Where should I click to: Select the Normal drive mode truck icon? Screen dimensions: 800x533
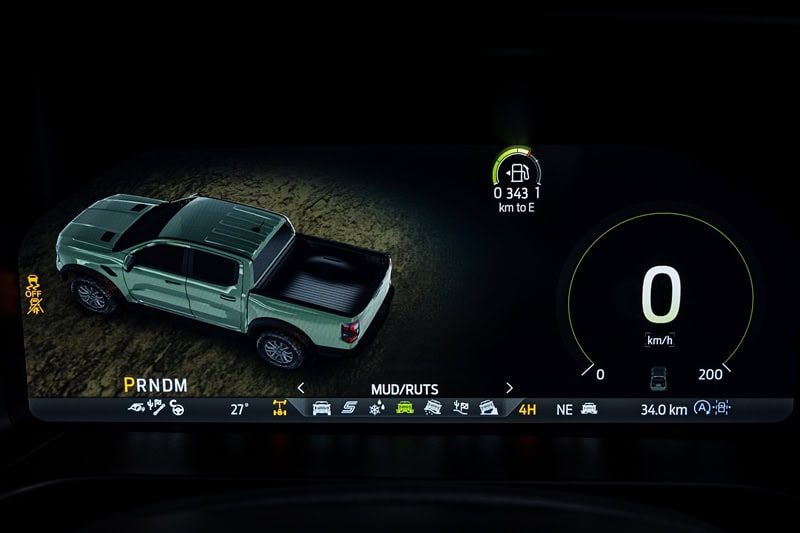(x=322, y=408)
